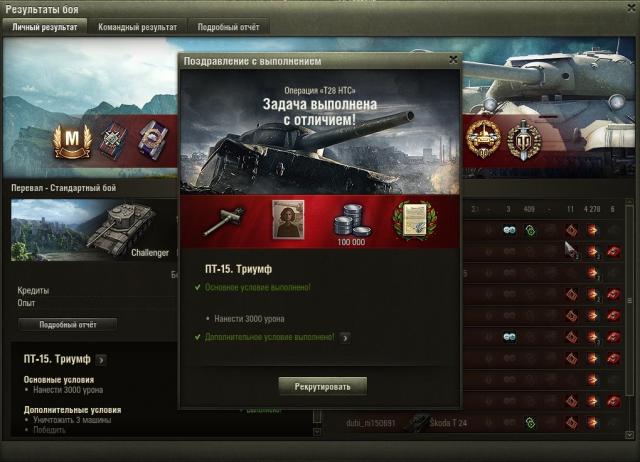The width and height of the screenshot is (640, 462).
Task: Close the congratulation dialog
Action: 453,60
